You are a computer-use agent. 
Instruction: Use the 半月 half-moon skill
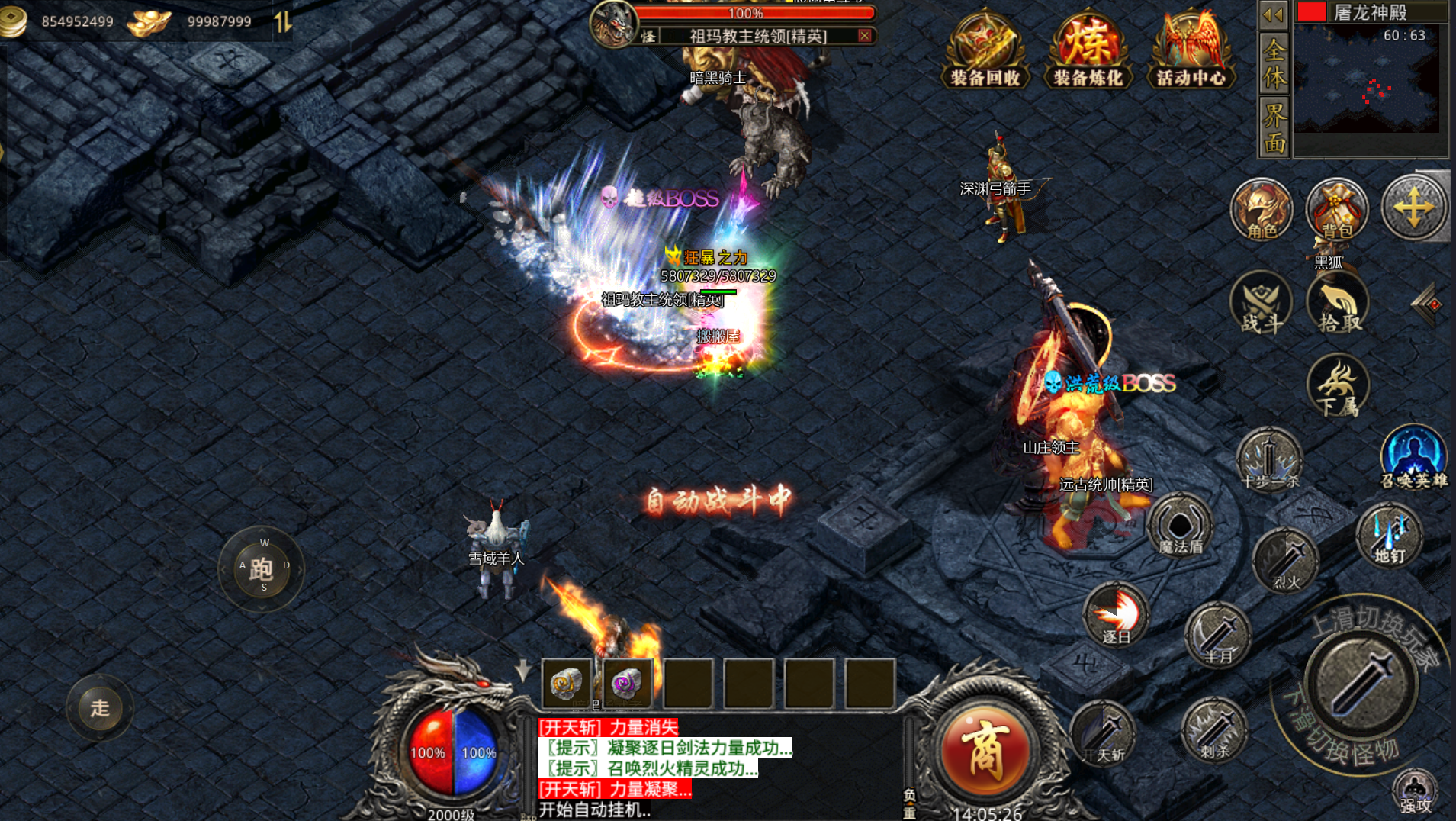click(x=1218, y=635)
